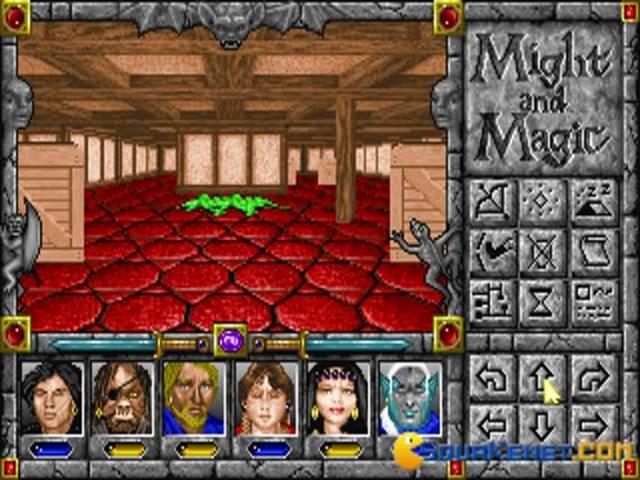
Task: Sidestep right with the straight right arrow
Action: coord(594,422)
